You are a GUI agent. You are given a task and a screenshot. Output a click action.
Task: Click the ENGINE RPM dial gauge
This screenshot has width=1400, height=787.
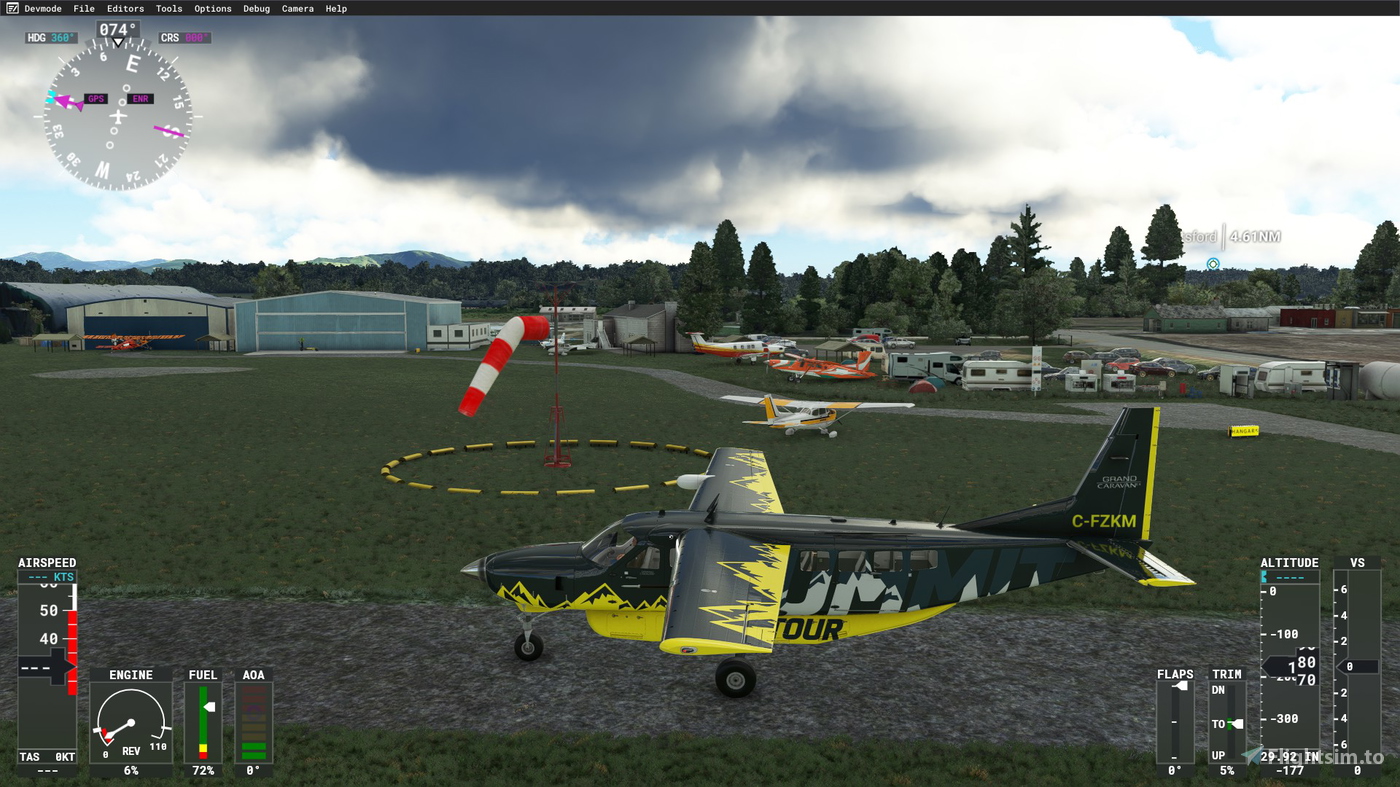130,720
